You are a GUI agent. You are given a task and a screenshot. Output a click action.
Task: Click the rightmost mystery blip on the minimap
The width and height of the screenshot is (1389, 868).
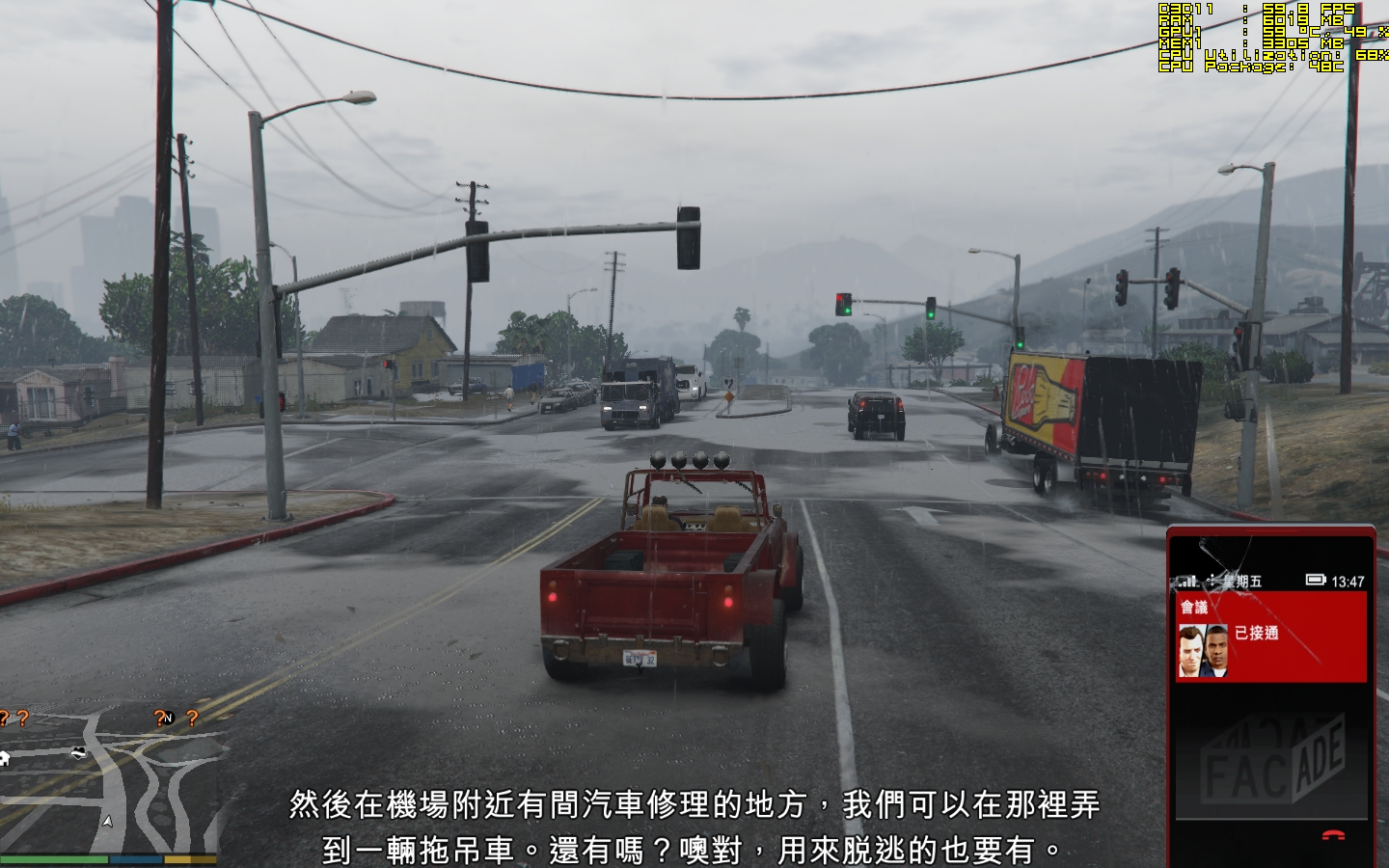pyautogui.click(x=192, y=719)
